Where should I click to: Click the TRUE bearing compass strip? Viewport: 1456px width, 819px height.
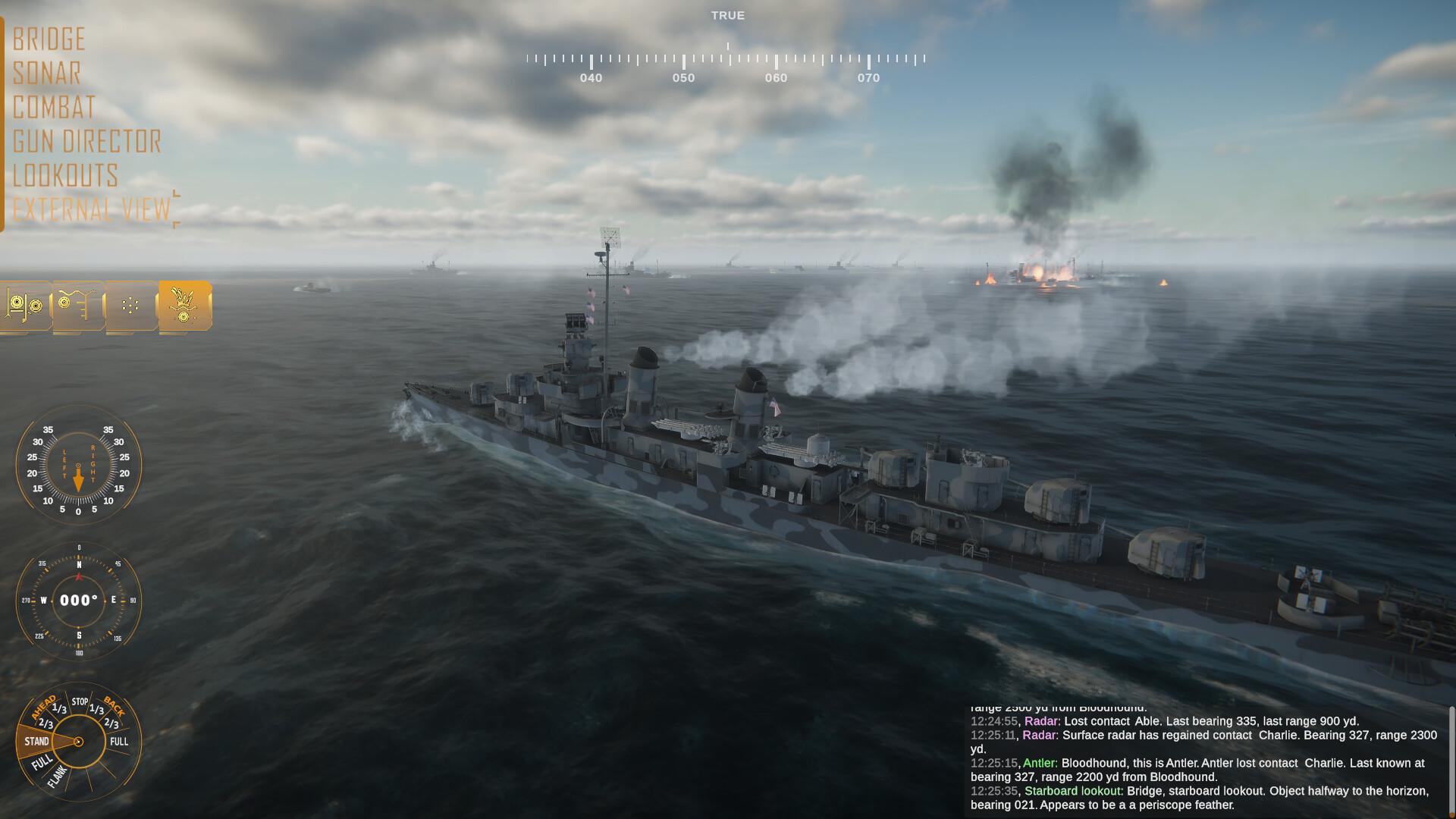click(728, 45)
